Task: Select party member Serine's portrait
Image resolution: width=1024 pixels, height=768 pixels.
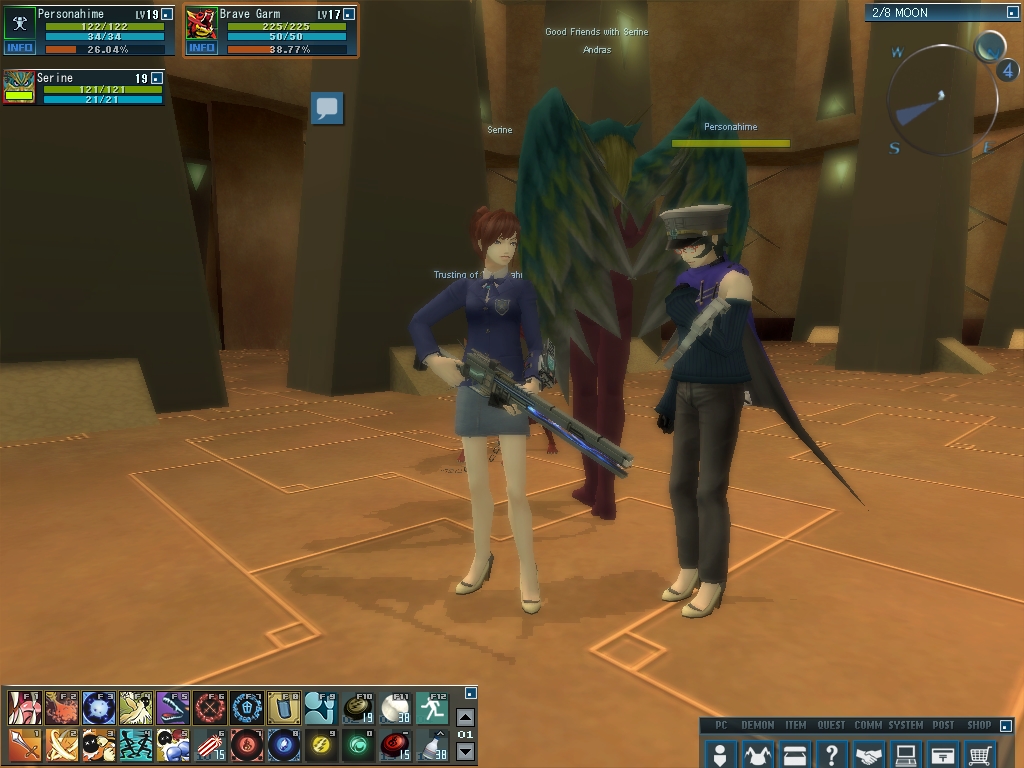Action: tap(20, 87)
